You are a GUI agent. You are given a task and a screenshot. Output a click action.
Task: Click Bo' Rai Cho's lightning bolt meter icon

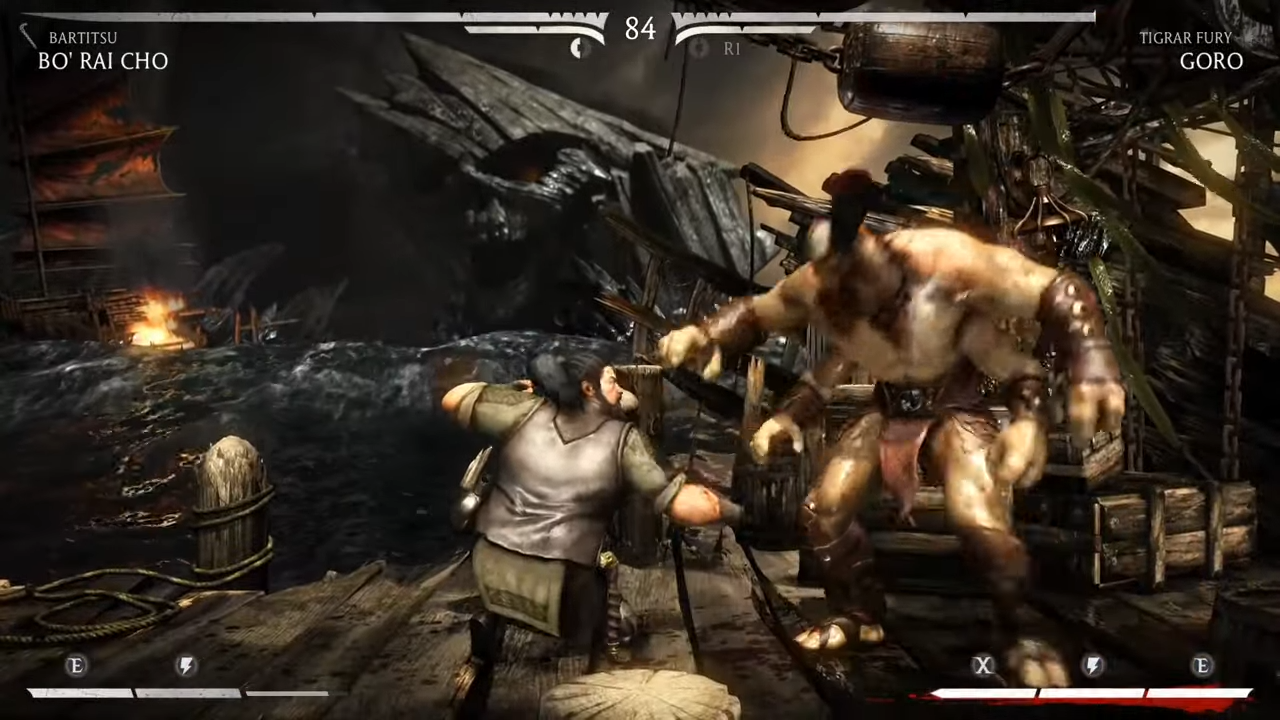[x=185, y=666]
